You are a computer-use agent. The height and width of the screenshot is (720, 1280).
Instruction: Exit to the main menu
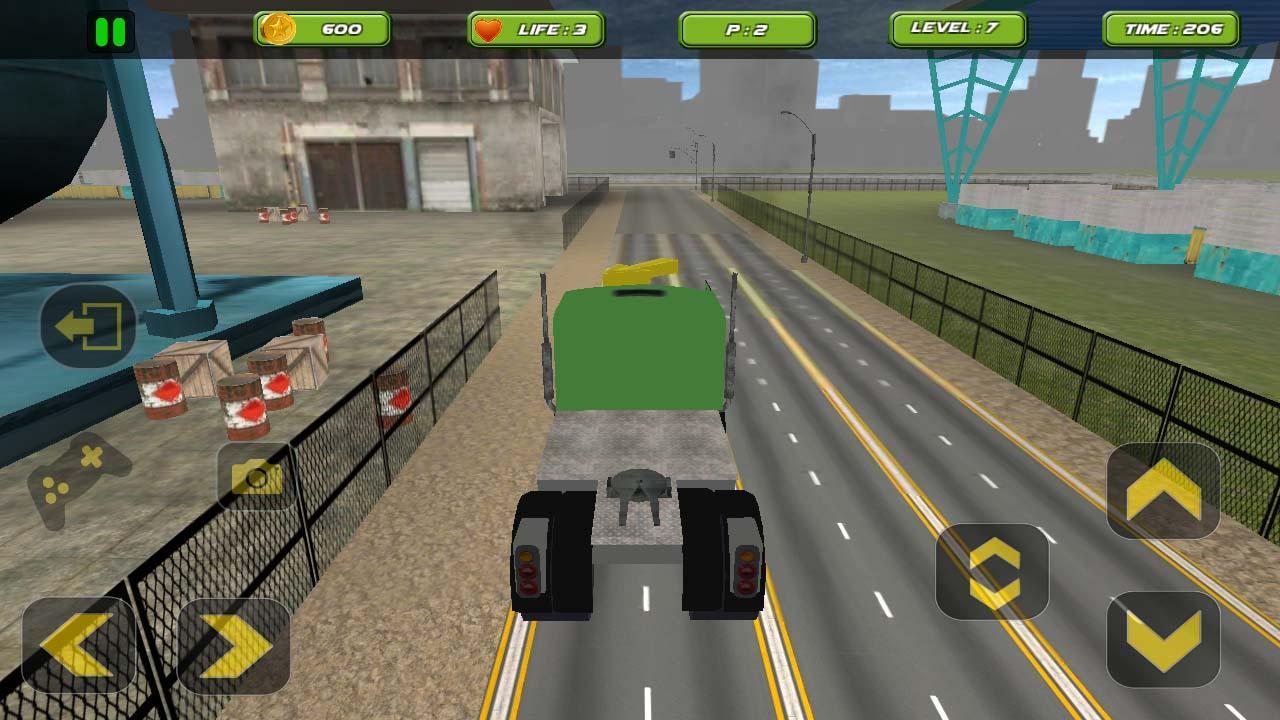88,326
